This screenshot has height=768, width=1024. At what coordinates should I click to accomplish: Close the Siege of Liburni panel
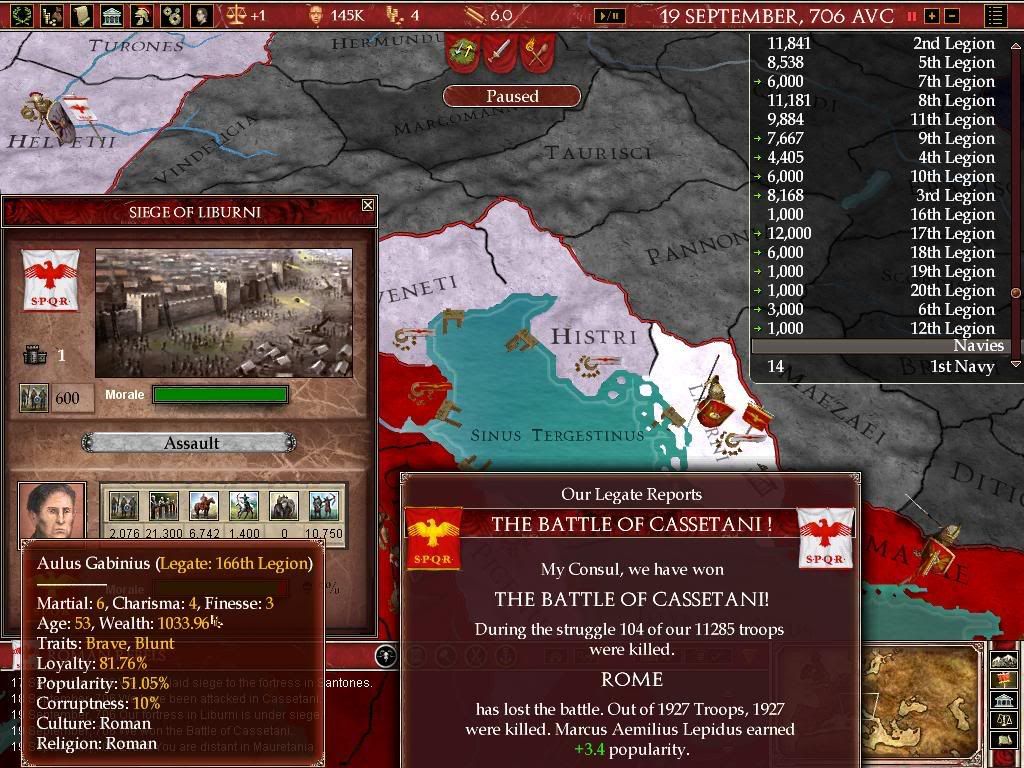367,205
